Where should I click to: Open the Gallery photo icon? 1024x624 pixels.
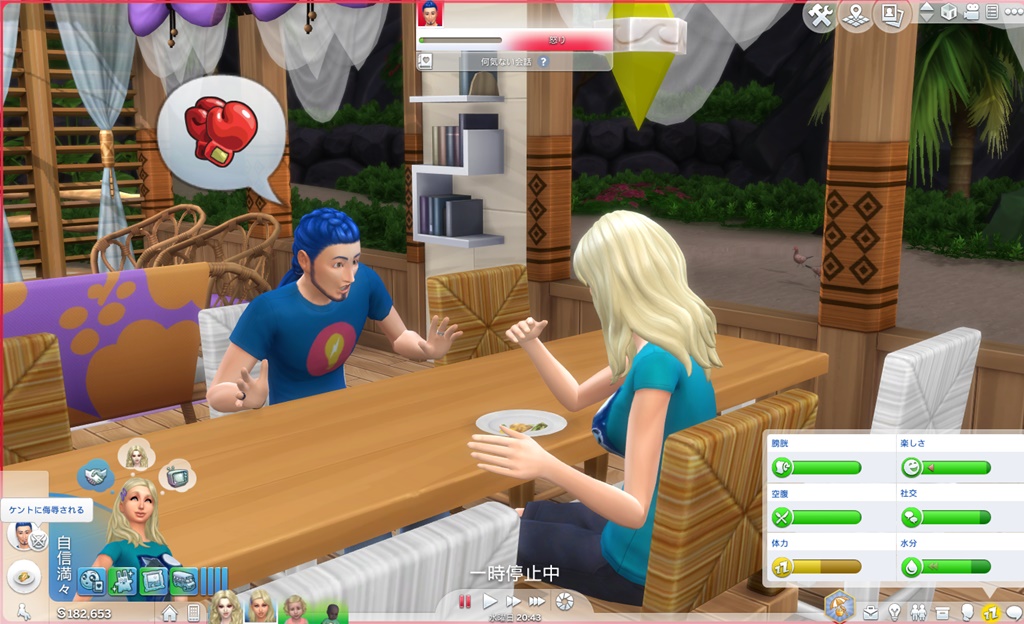coord(888,15)
